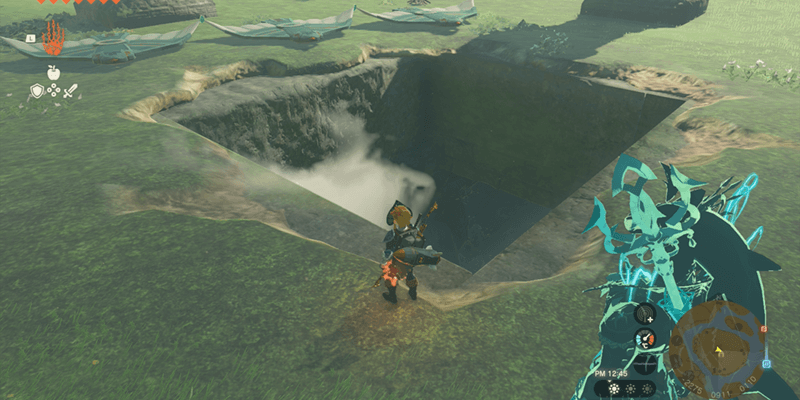Open the sword weapon quick-select icon
The image size is (800, 400).
[70, 91]
